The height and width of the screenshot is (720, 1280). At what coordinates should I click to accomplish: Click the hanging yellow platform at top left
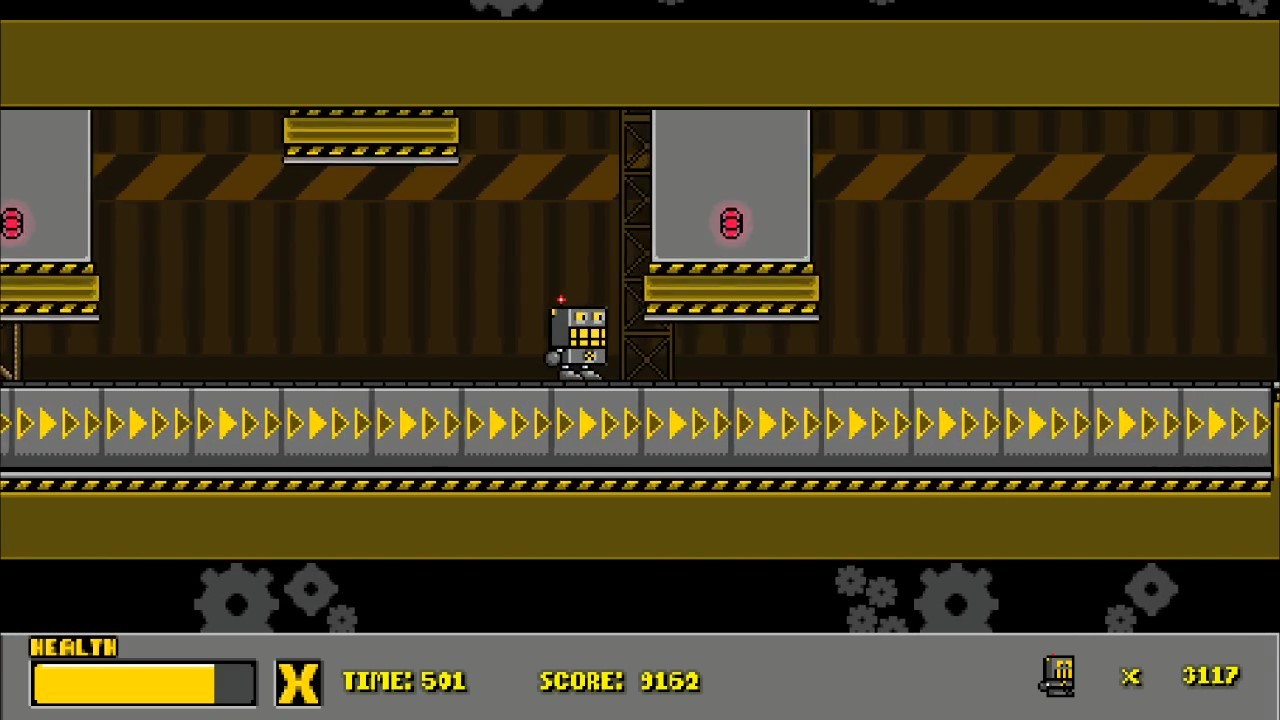(x=370, y=130)
